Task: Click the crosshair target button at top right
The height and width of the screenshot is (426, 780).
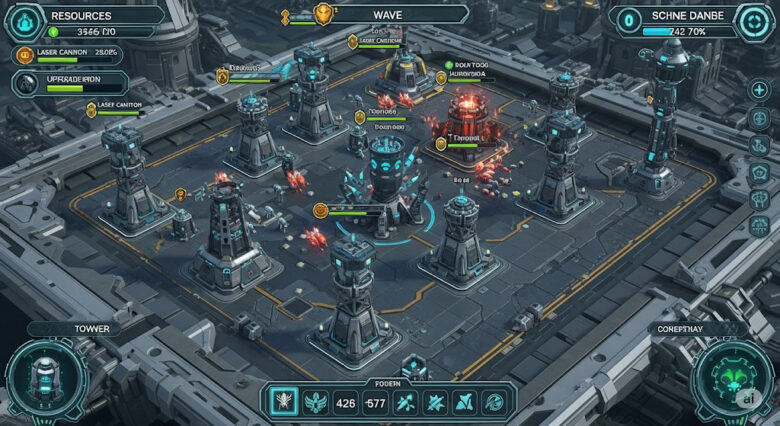Action: 751,20
